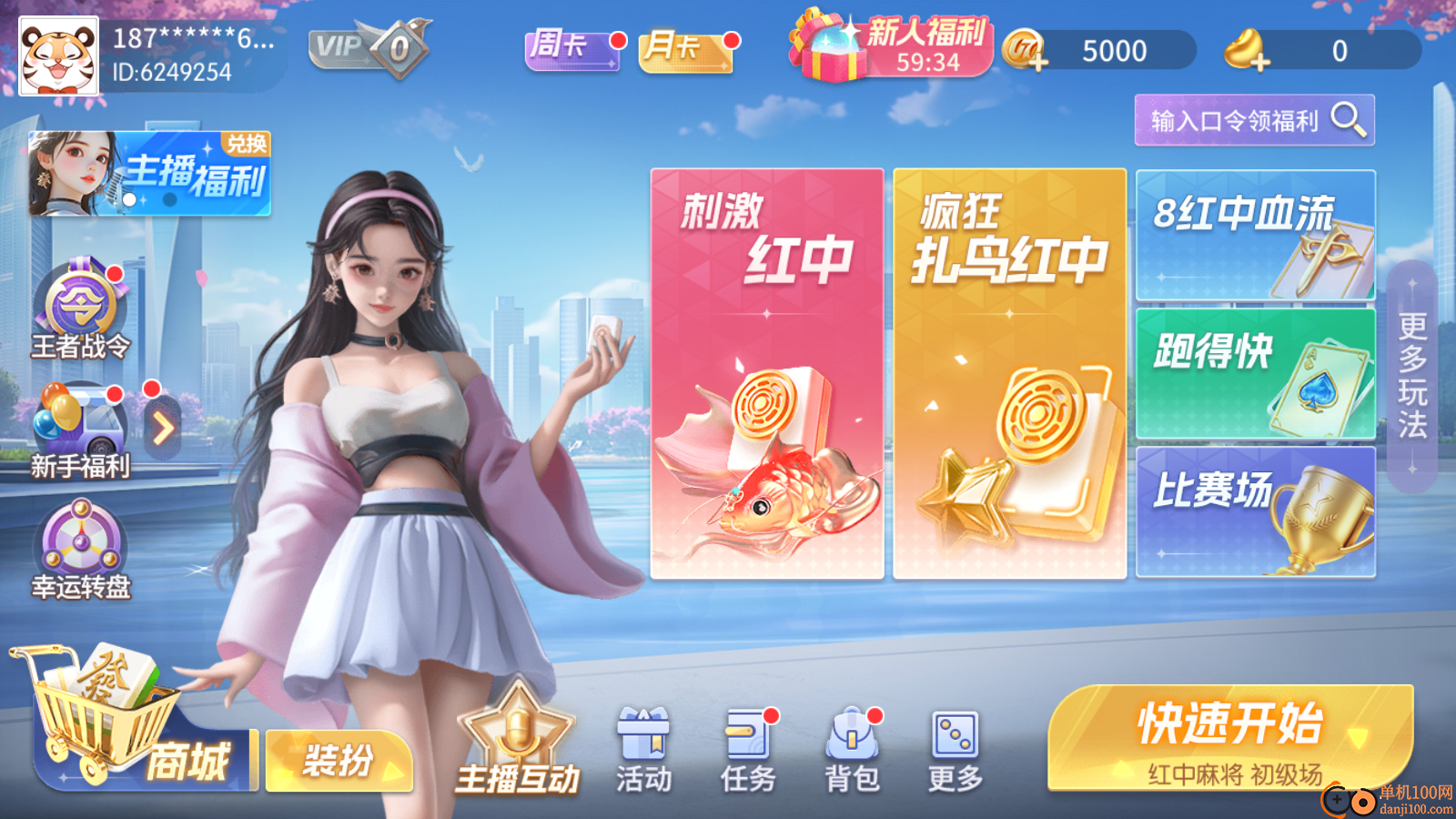This screenshot has width=1456, height=819.
Task: Open the 背包 backpack
Action: (x=853, y=746)
